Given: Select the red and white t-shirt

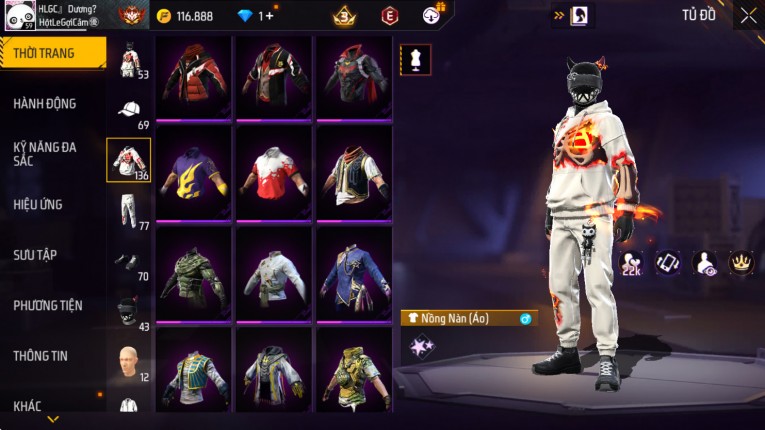Looking at the screenshot, I should 274,171.
